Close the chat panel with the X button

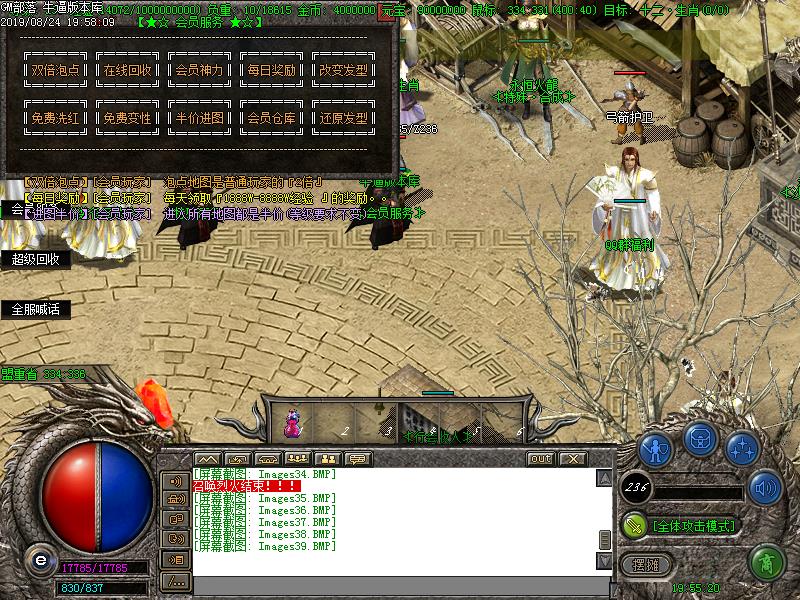point(572,458)
